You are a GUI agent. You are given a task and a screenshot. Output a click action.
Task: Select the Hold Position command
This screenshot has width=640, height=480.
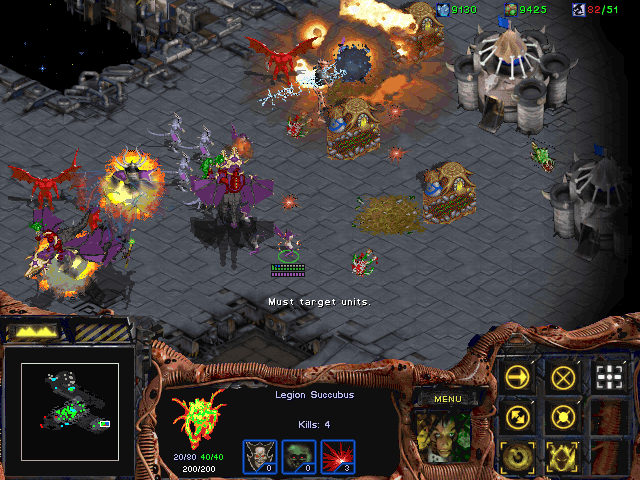pos(564,416)
